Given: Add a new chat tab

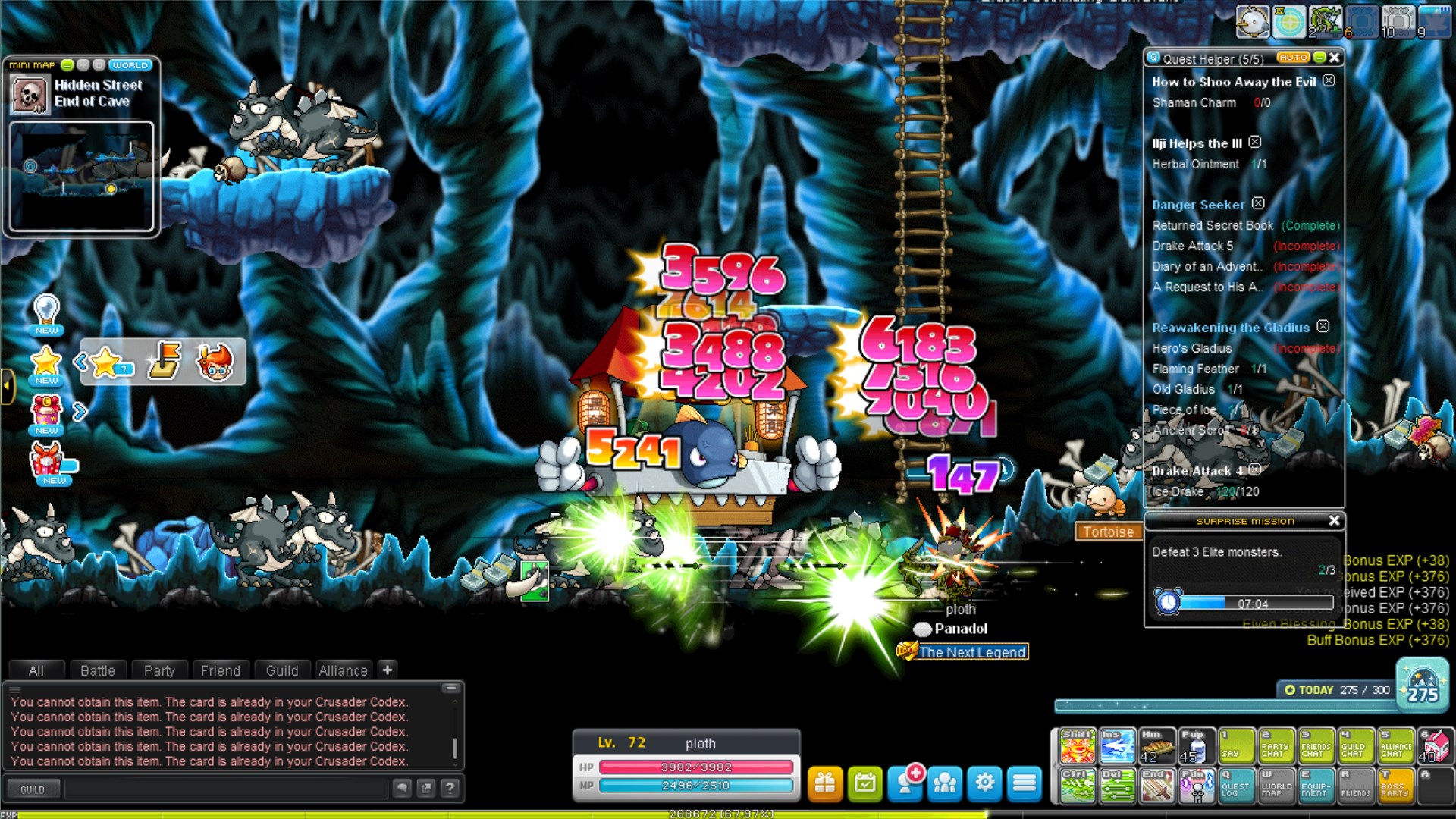Looking at the screenshot, I should [388, 670].
